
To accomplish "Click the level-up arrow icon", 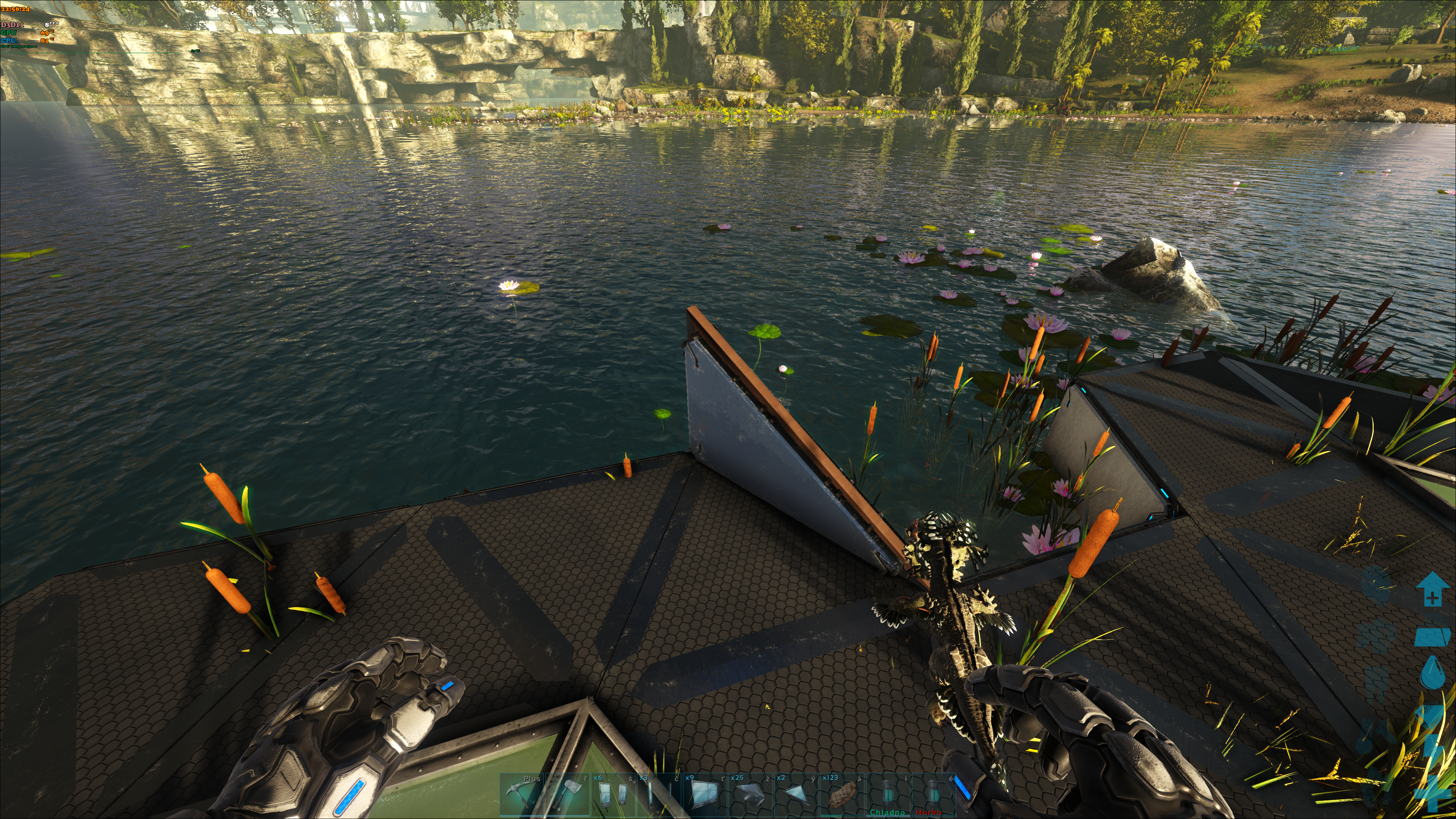I will 1432,590.
